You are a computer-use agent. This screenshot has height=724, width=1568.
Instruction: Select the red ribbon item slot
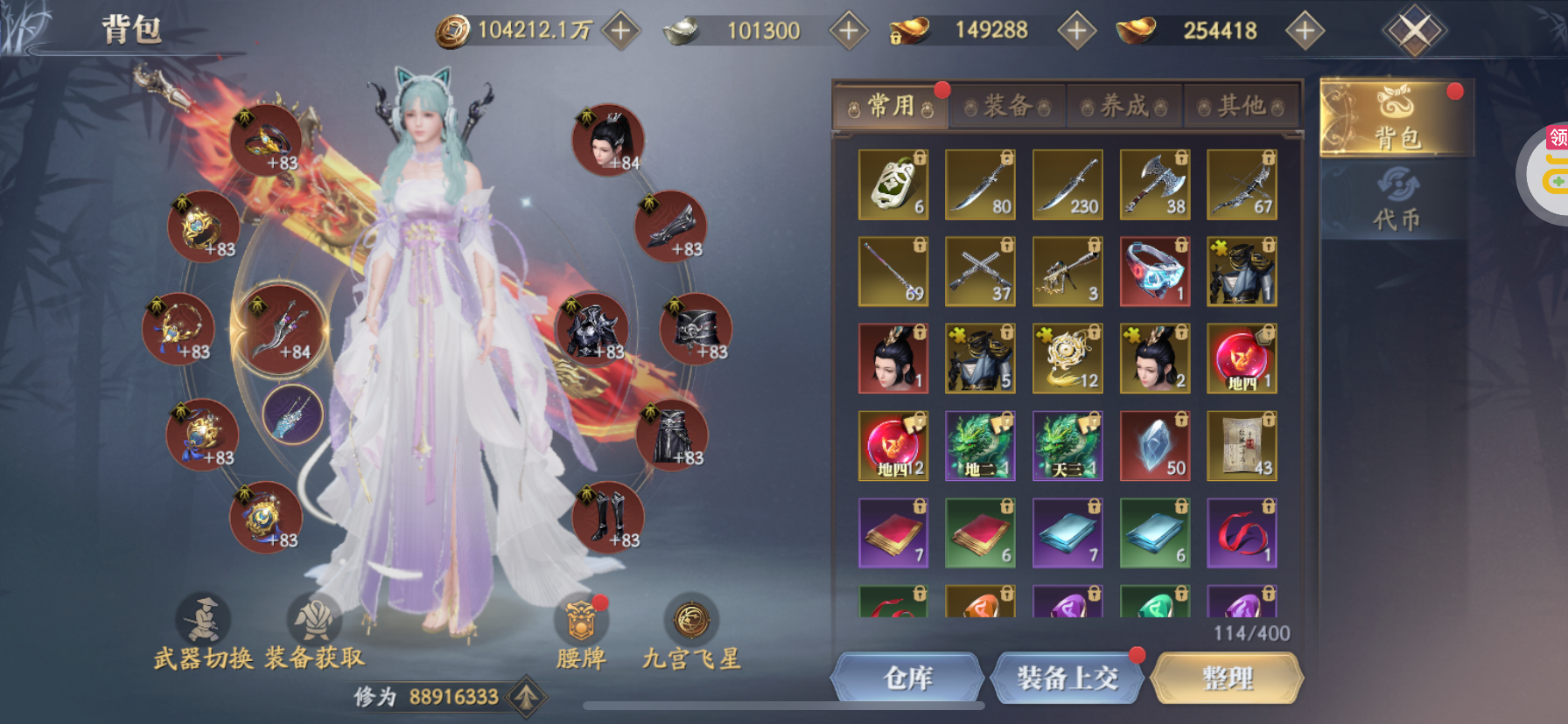point(1242,533)
